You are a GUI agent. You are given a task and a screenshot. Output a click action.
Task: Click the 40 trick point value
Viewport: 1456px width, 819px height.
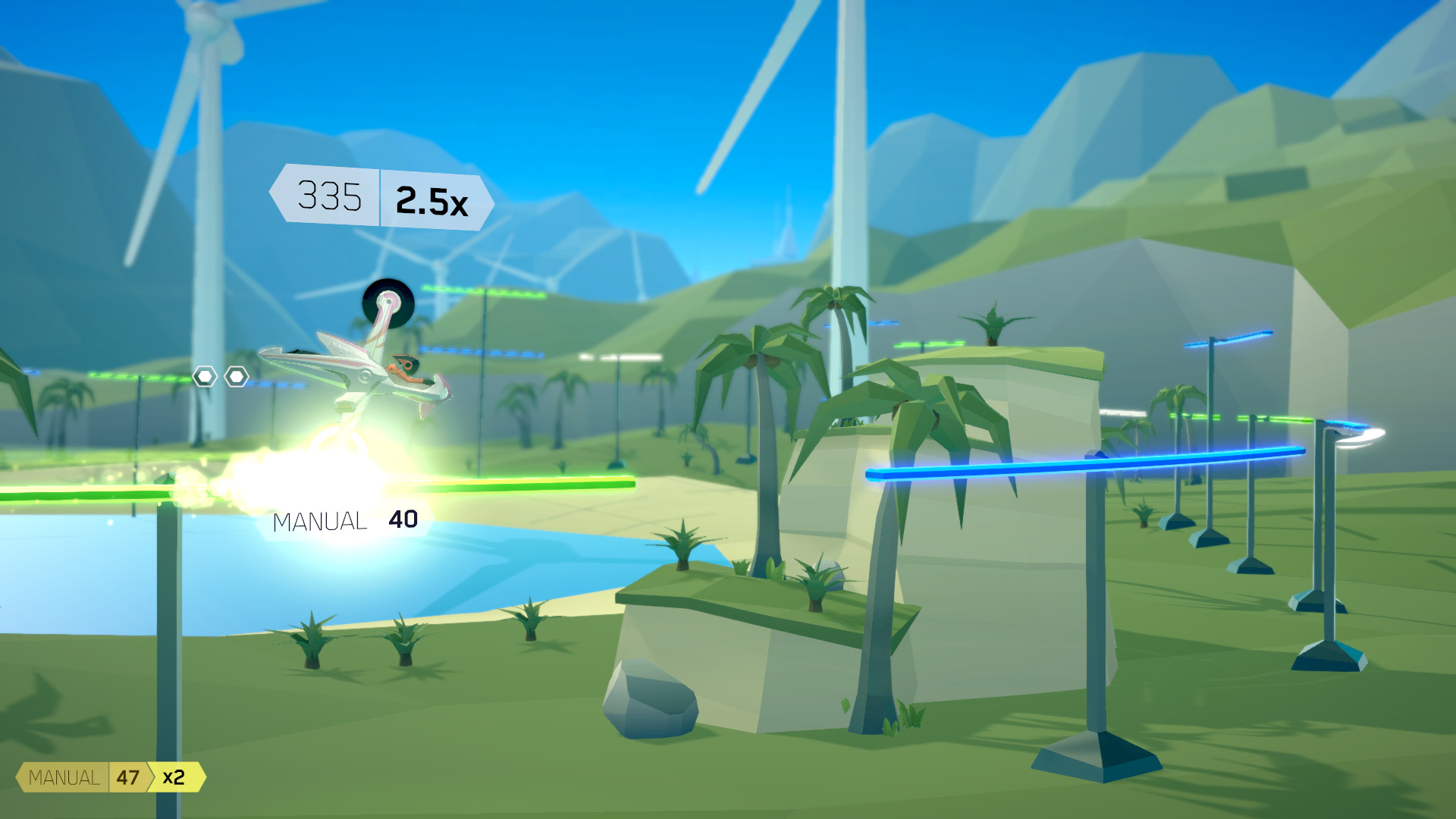[x=403, y=521]
